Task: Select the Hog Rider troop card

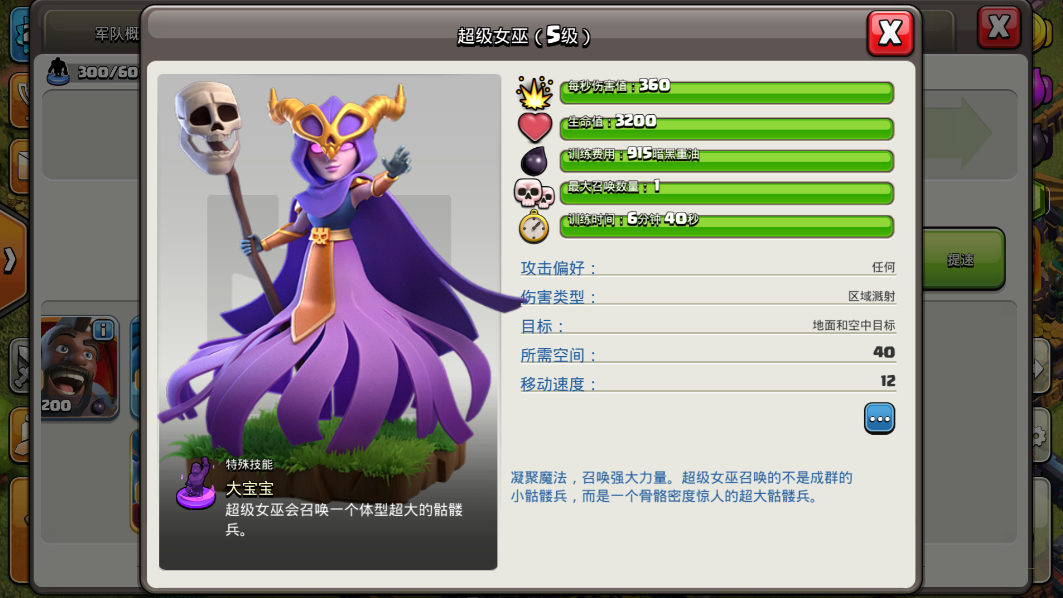Action: (78, 367)
